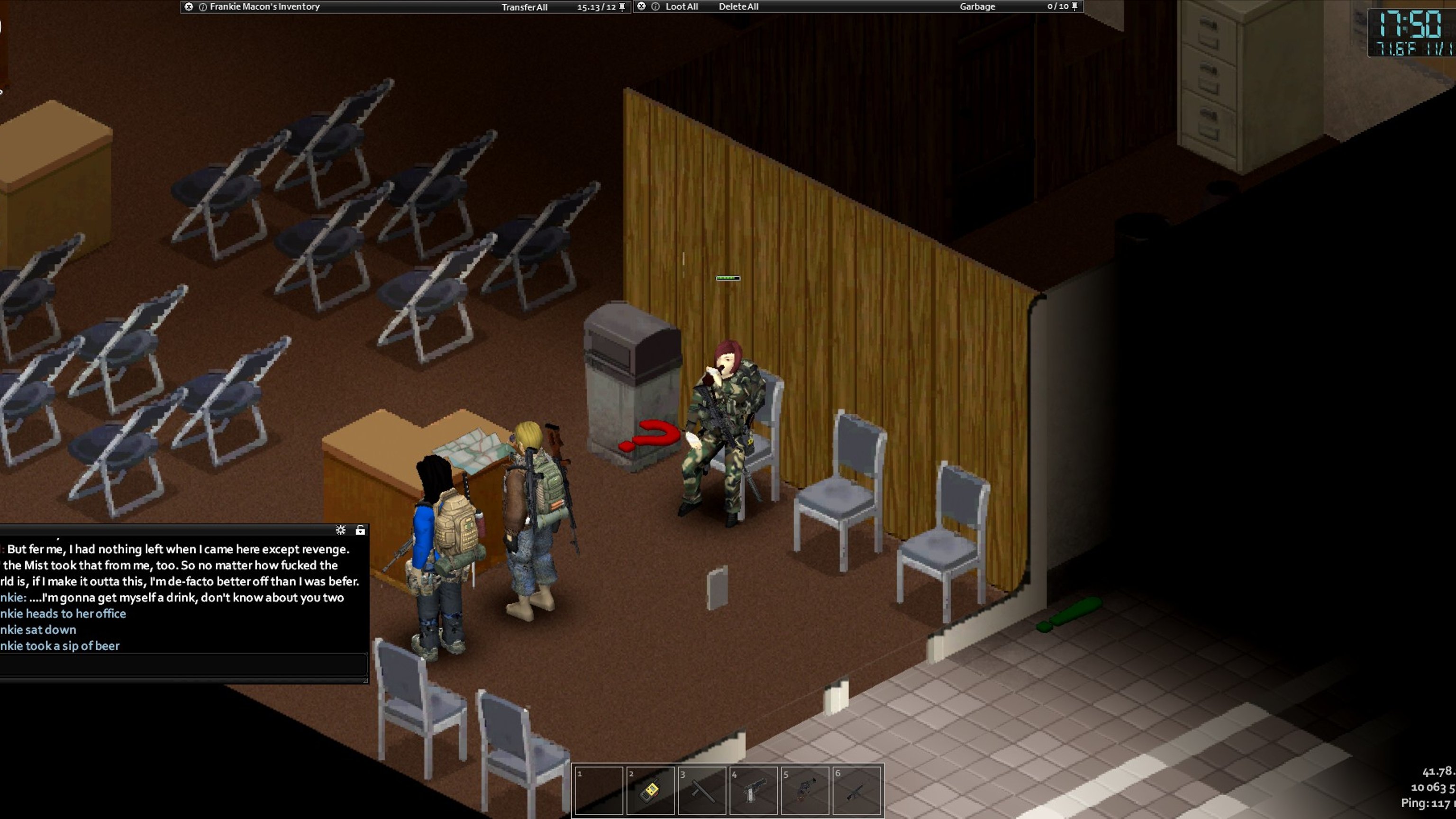This screenshot has width=1456, height=819.
Task: Select the walkie-talkie hotbar slot
Action: click(x=650, y=790)
